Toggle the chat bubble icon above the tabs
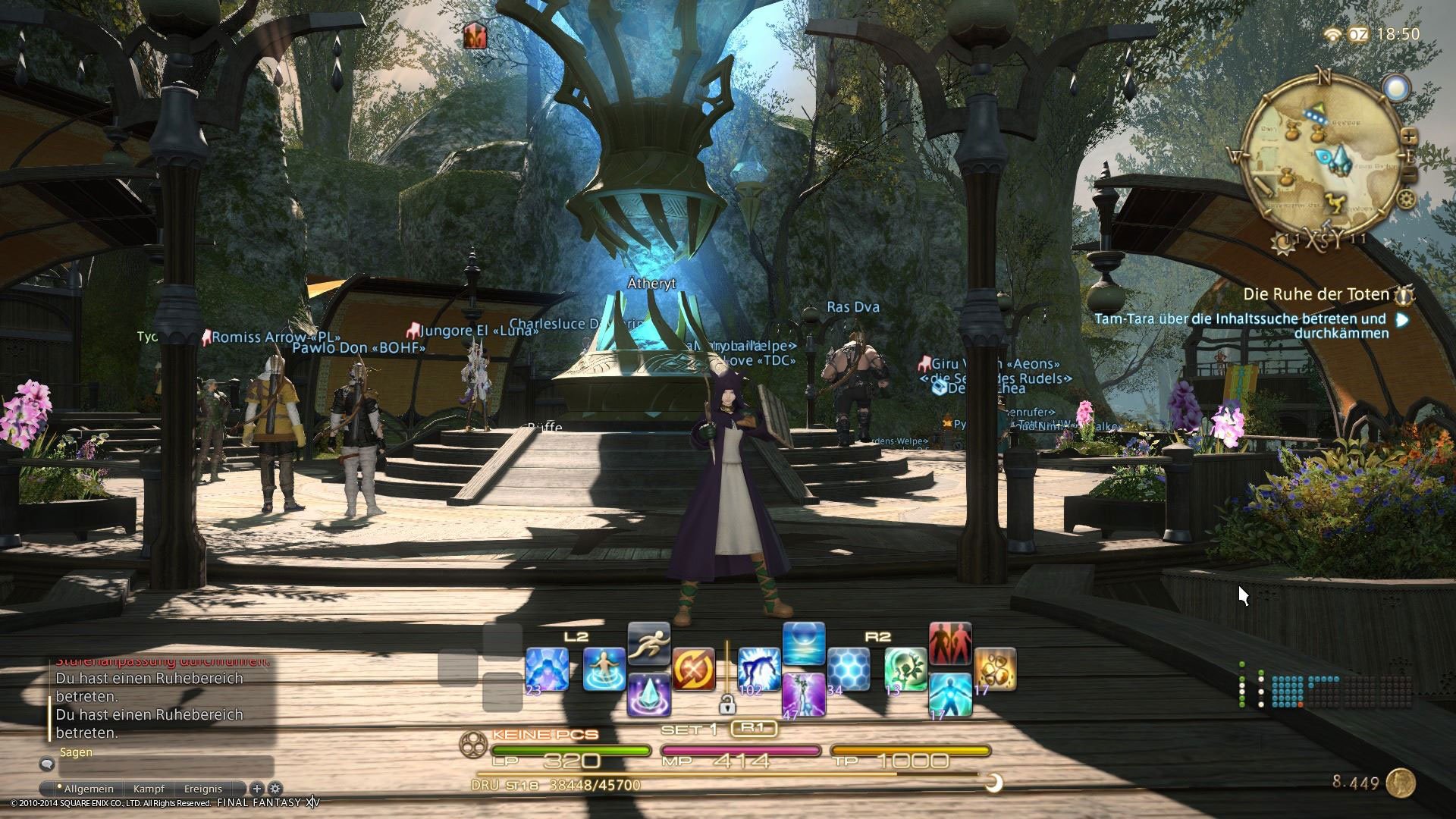 (46, 764)
